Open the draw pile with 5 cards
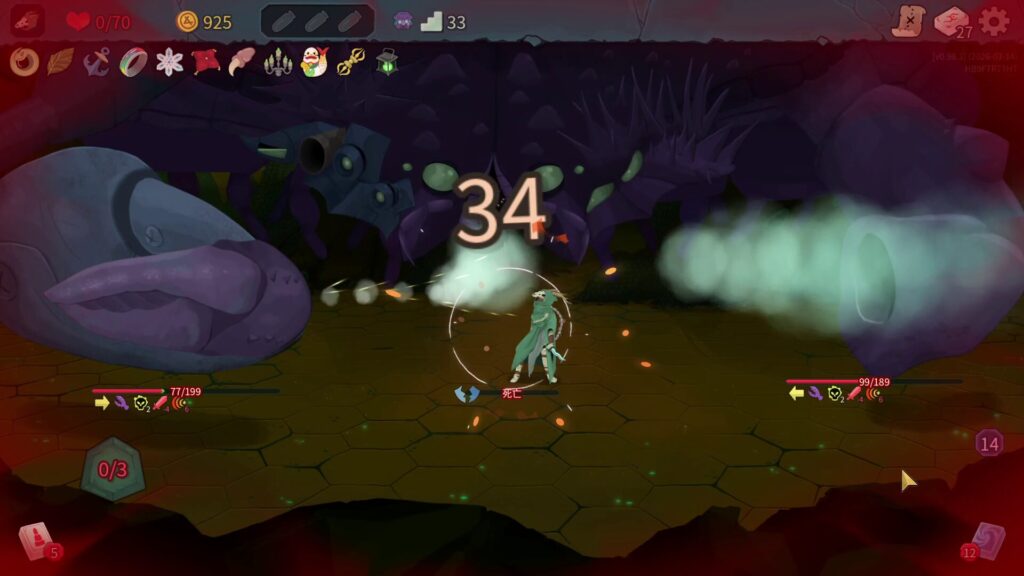This screenshot has height=576, width=1024. tap(37, 541)
